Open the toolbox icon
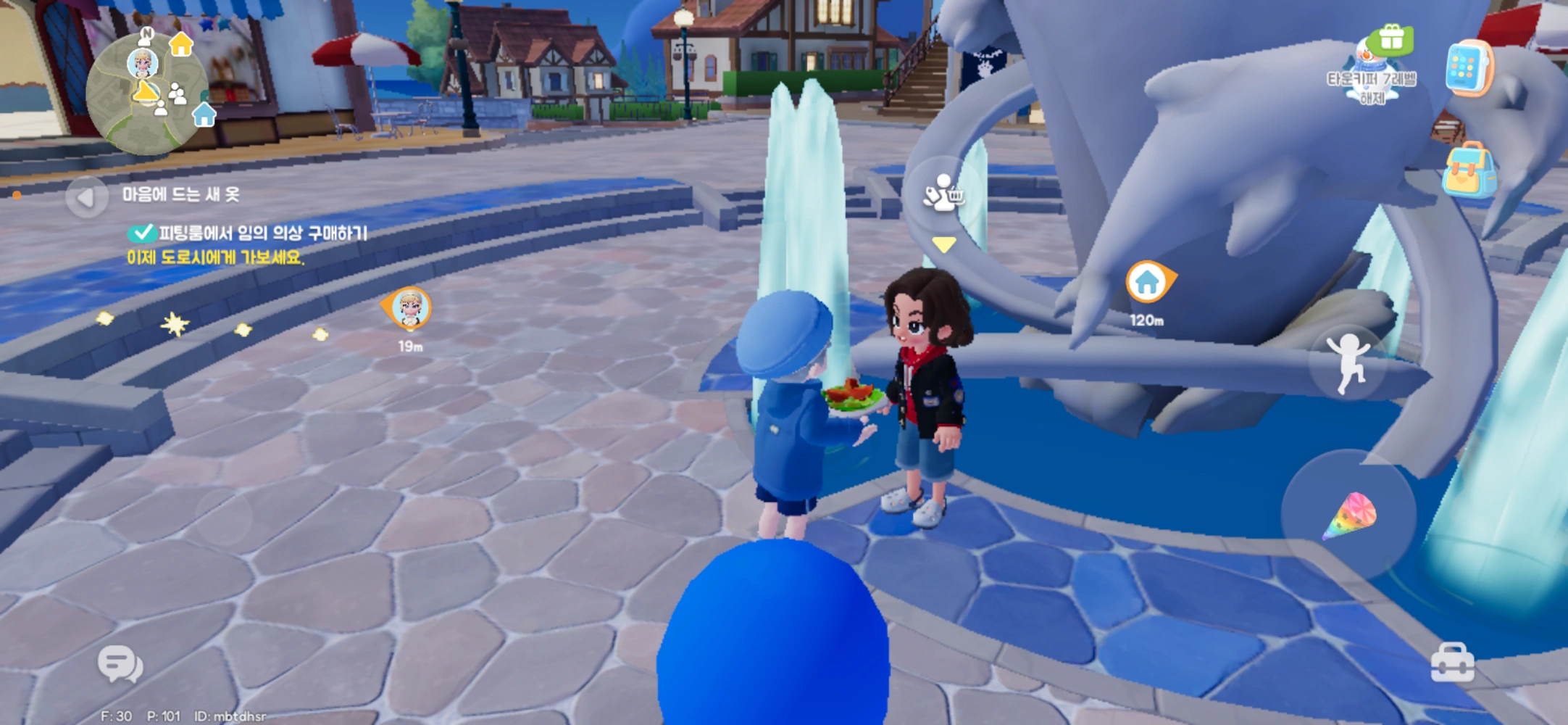This screenshot has width=1568, height=725. coord(1452,663)
